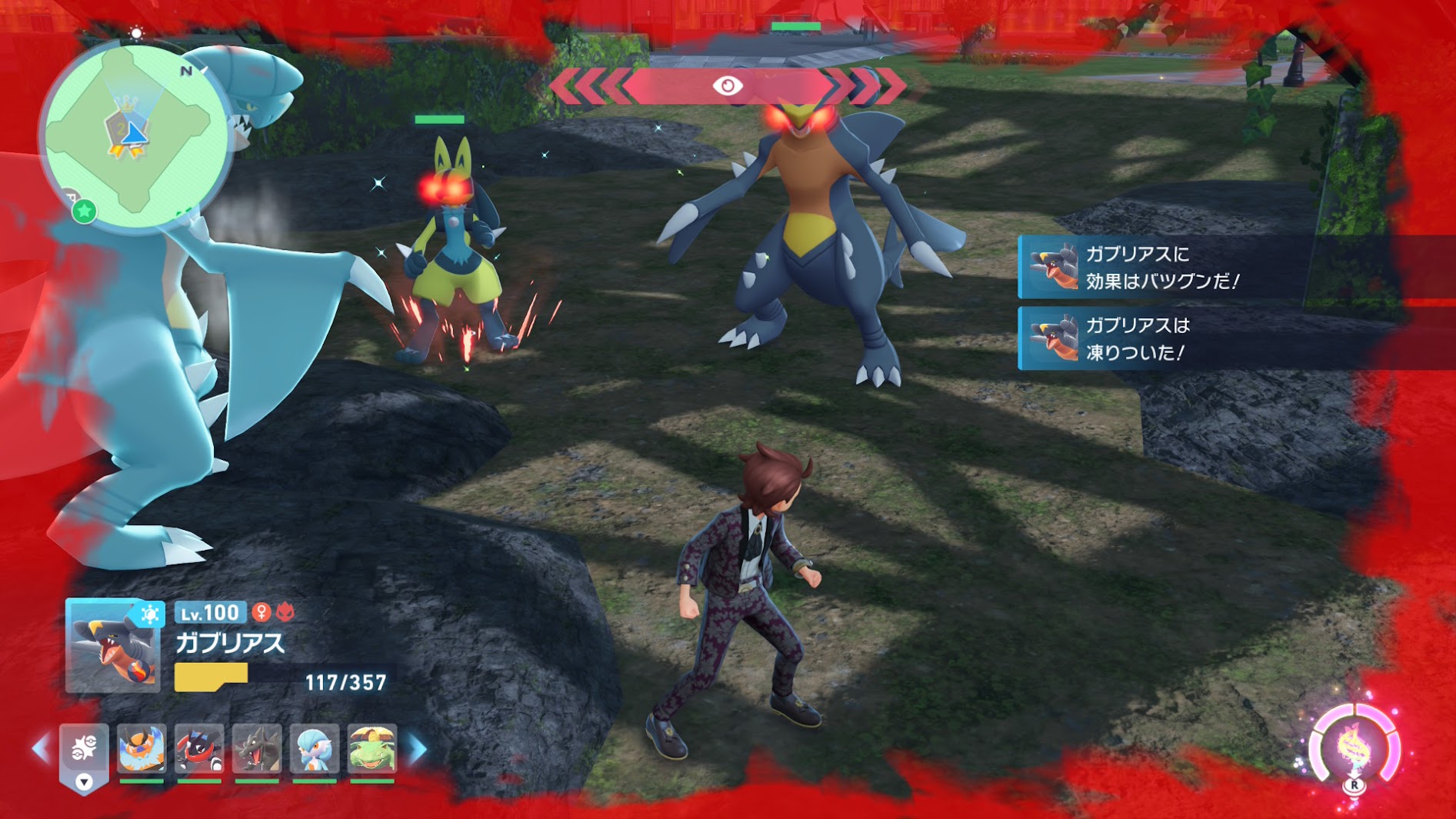Select the green star minimap marker
Image resolution: width=1456 pixels, height=819 pixels.
pyautogui.click(x=84, y=210)
